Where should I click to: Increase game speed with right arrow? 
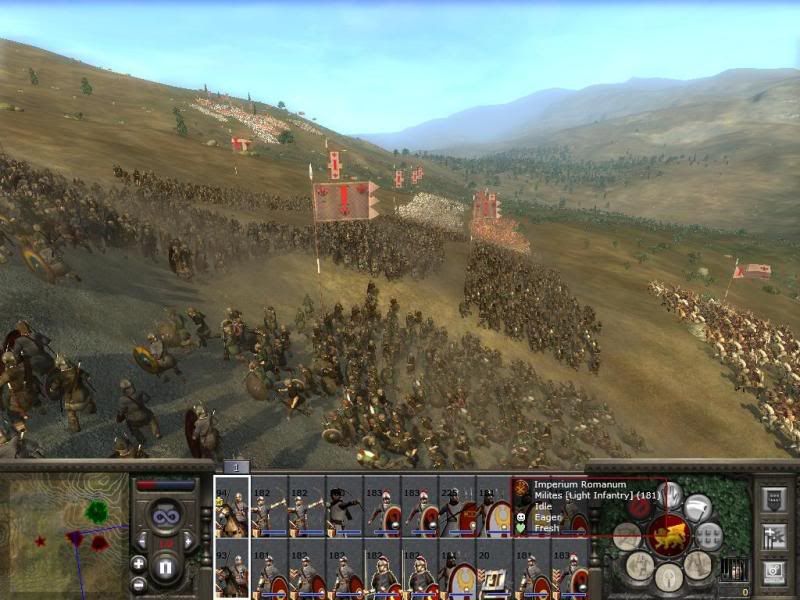click(189, 540)
